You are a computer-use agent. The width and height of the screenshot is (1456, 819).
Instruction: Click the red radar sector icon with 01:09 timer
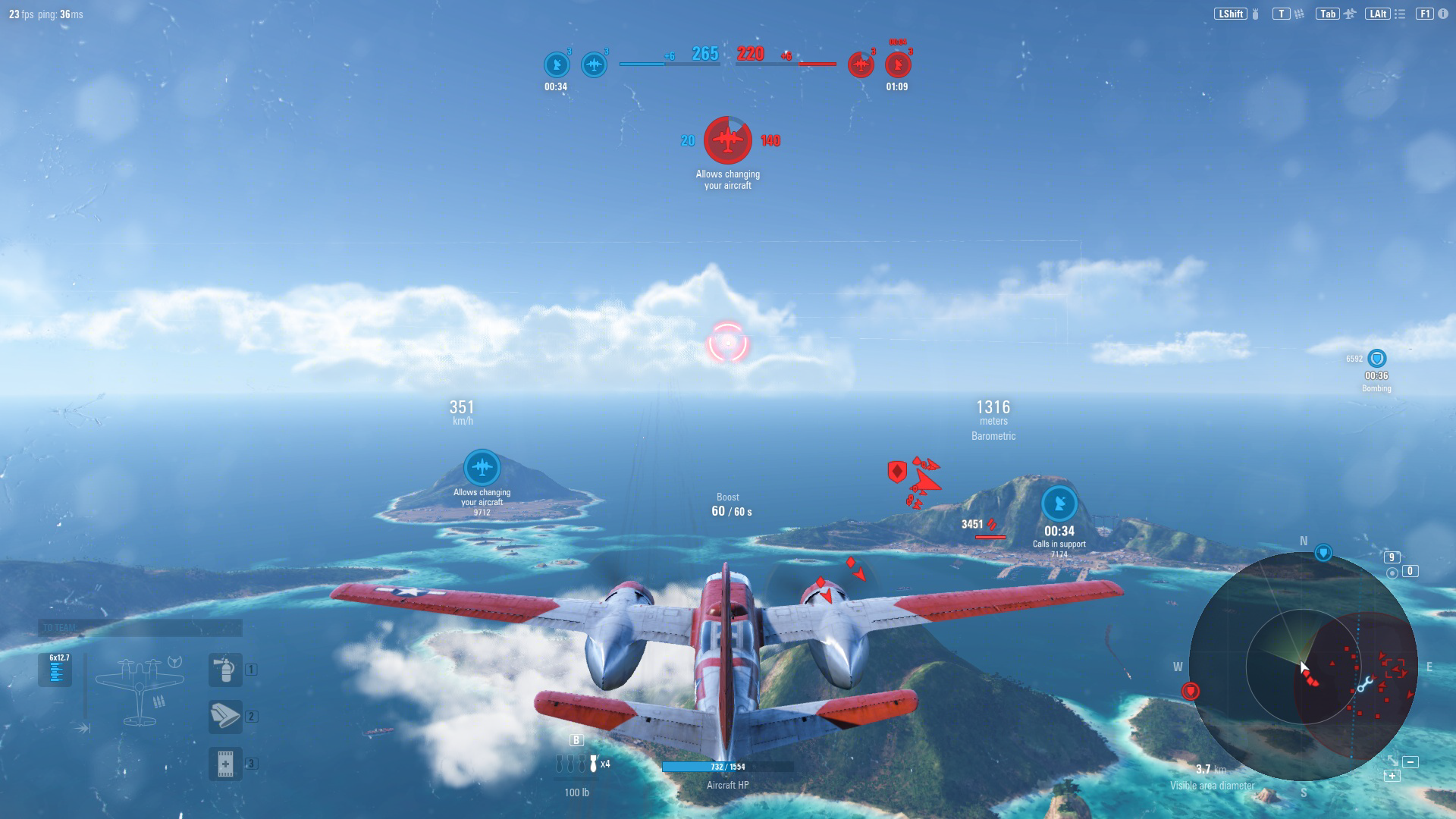click(898, 64)
